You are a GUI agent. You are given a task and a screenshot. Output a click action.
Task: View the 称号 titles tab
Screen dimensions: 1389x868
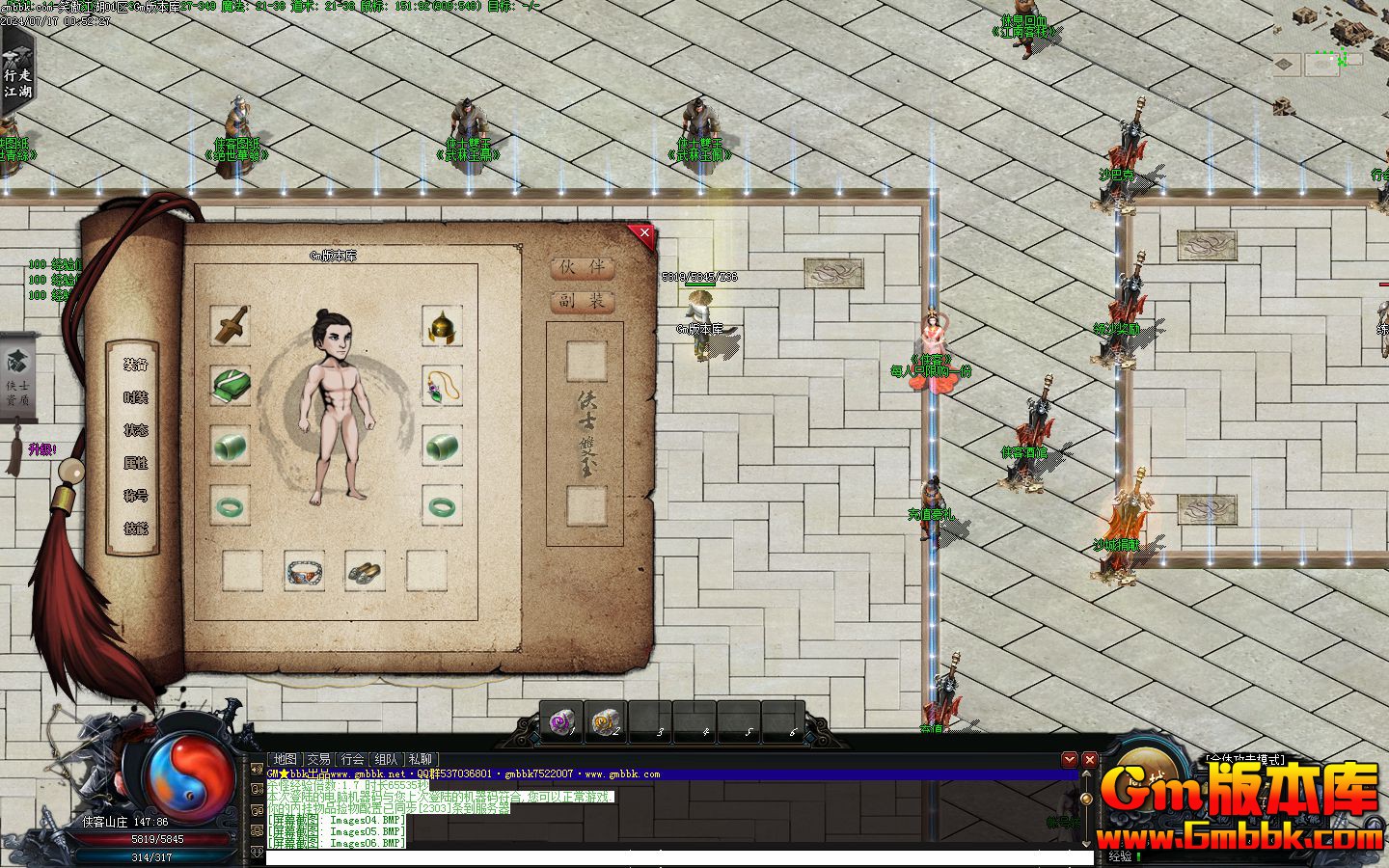pos(136,496)
